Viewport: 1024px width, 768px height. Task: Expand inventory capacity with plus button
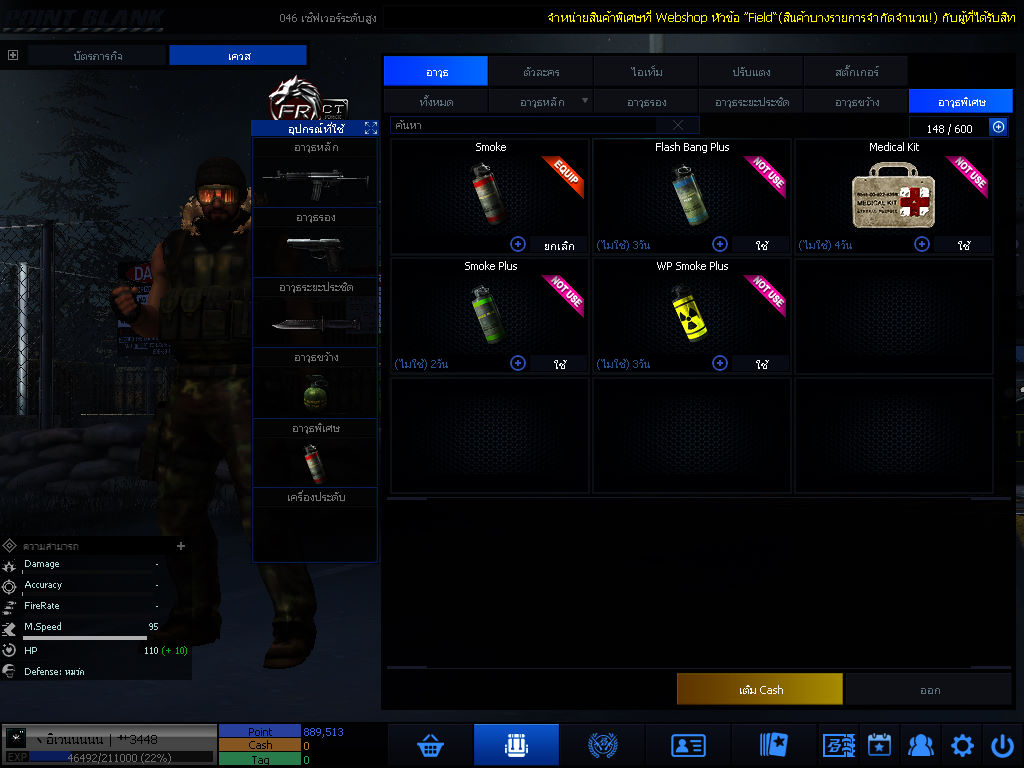(x=998, y=127)
